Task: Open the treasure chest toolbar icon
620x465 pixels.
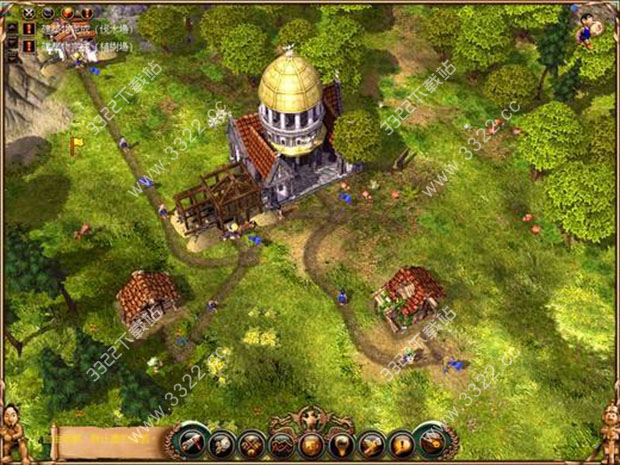Action: pyautogui.click(x=312, y=442)
